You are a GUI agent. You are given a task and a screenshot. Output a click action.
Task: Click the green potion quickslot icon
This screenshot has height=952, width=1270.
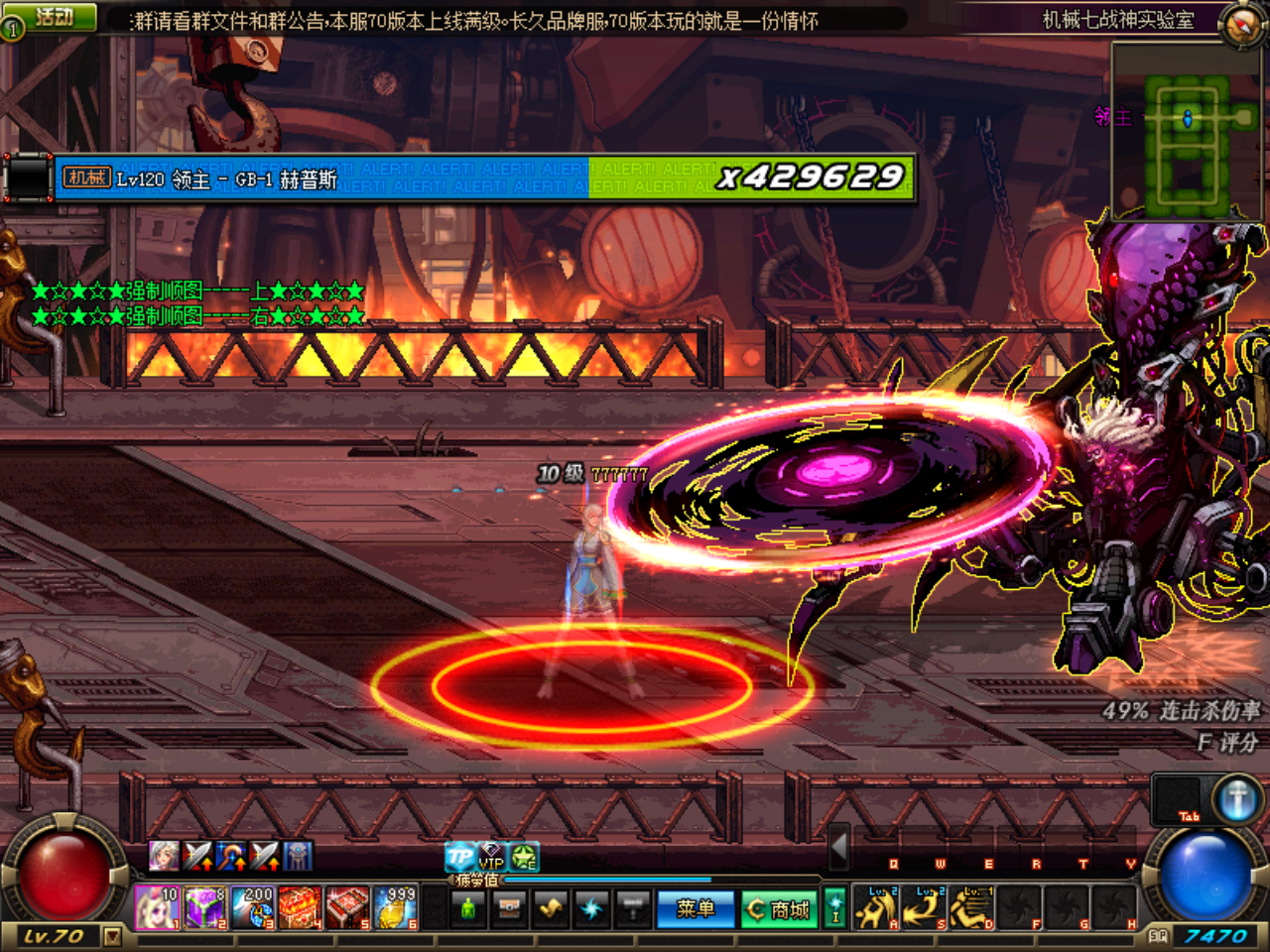tap(468, 906)
